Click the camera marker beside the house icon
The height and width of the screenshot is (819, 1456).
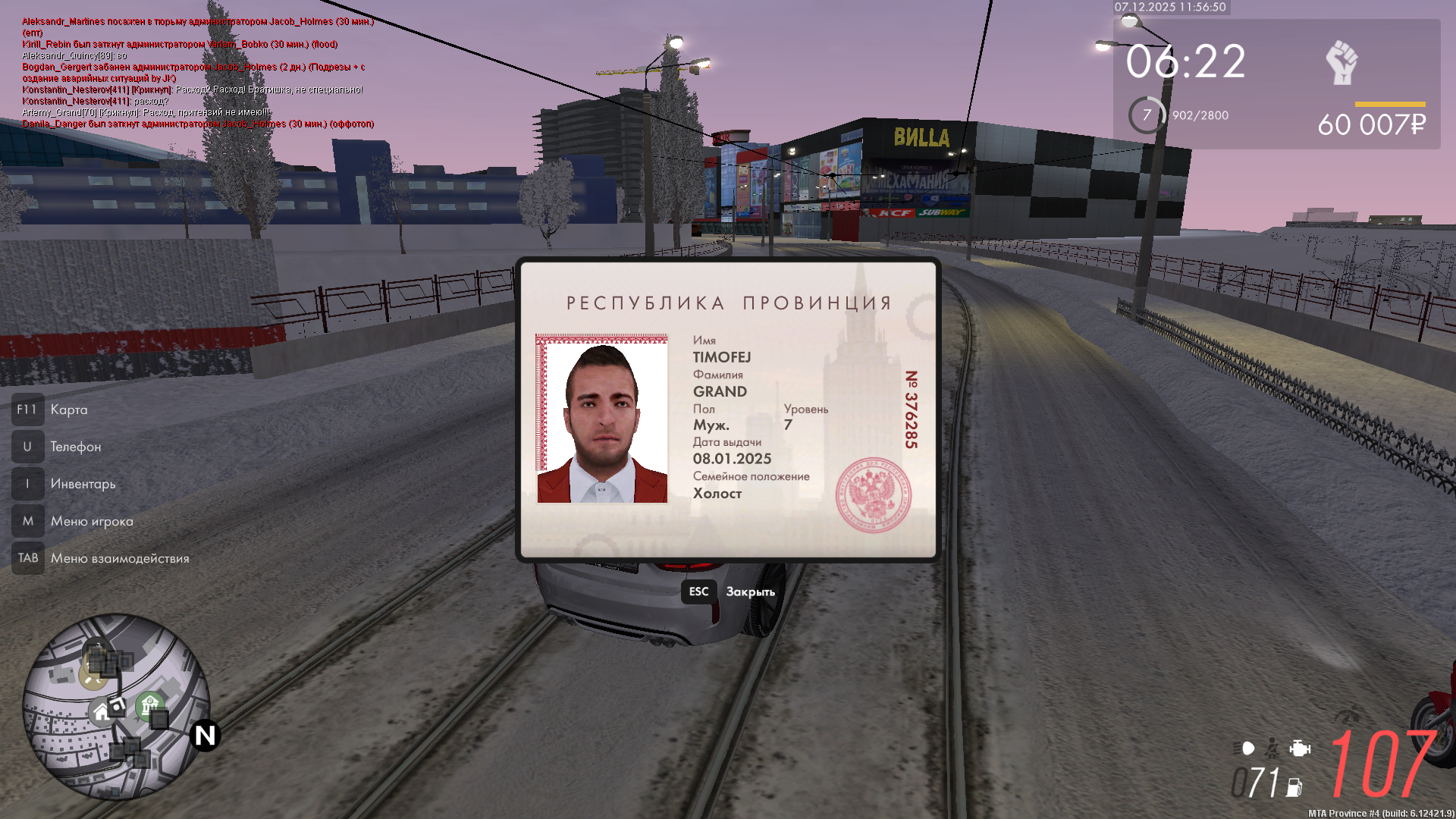pos(116,707)
